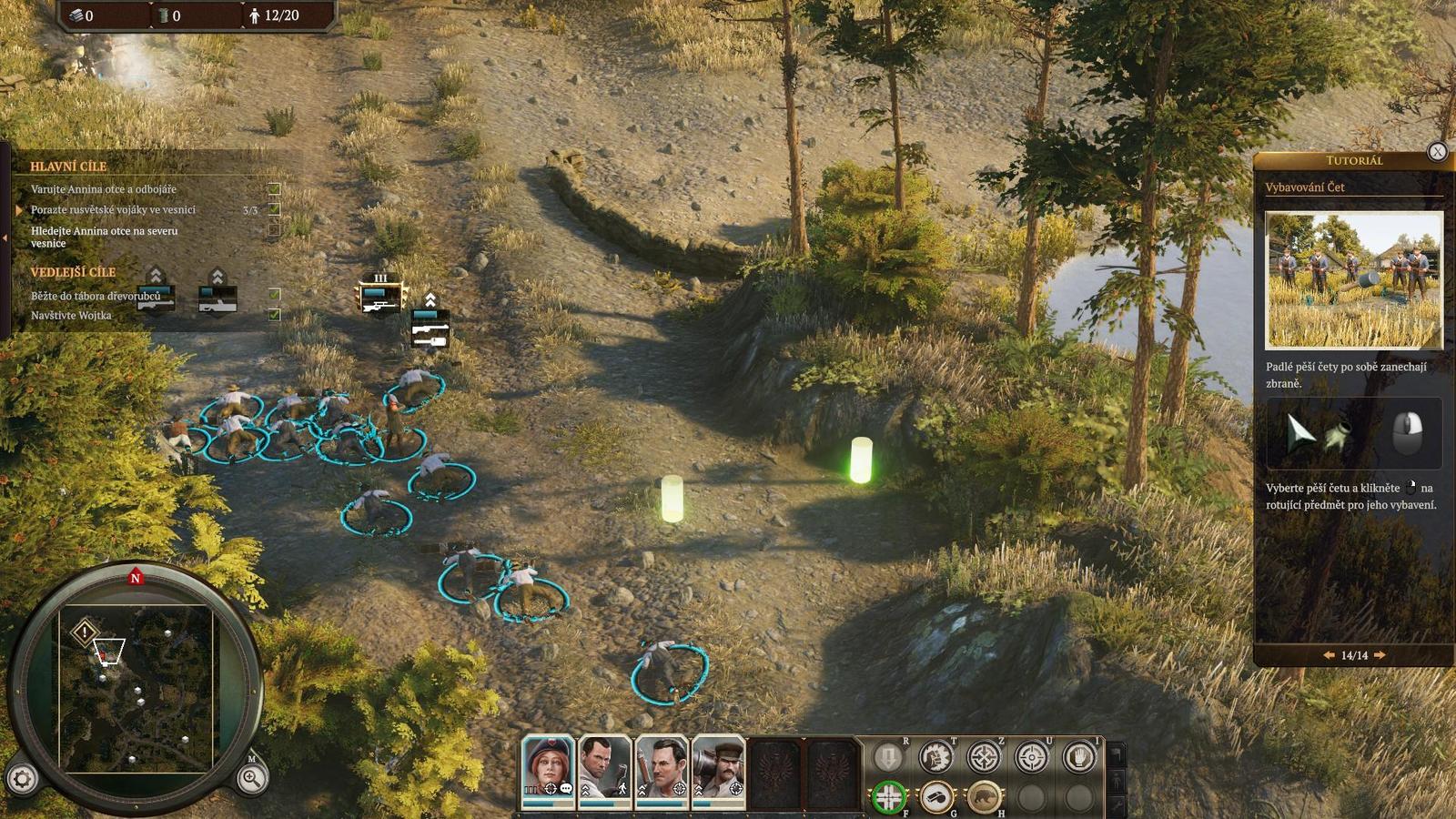The height and width of the screenshot is (819, 1456).
Task: Trigger the bear ability
Action: 984,798
